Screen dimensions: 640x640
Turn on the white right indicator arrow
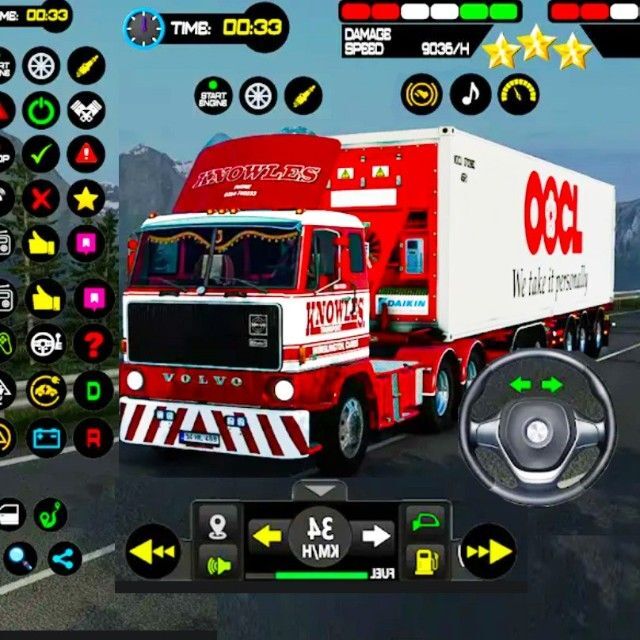point(376,535)
